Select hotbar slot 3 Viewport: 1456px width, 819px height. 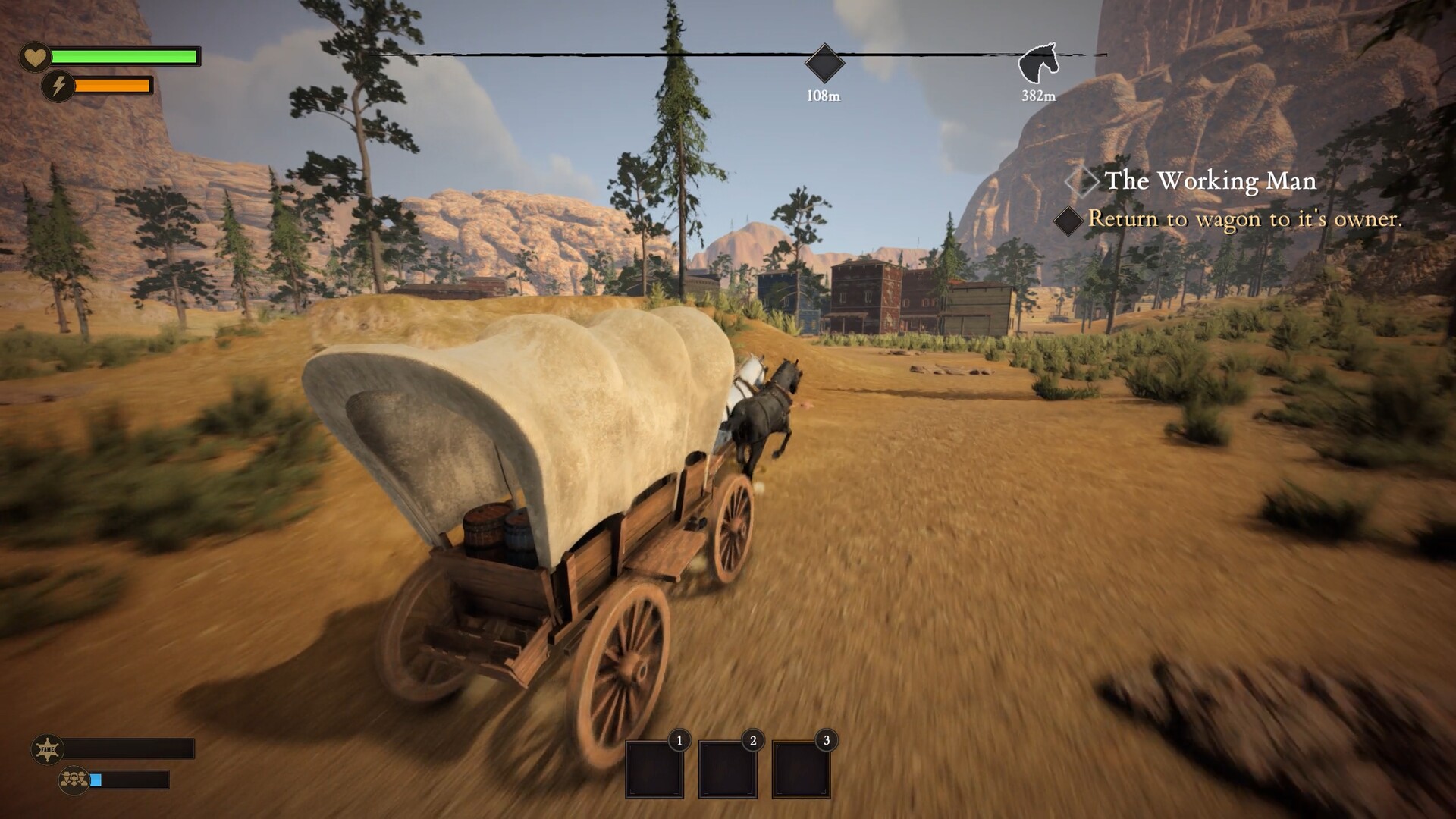[x=801, y=770]
